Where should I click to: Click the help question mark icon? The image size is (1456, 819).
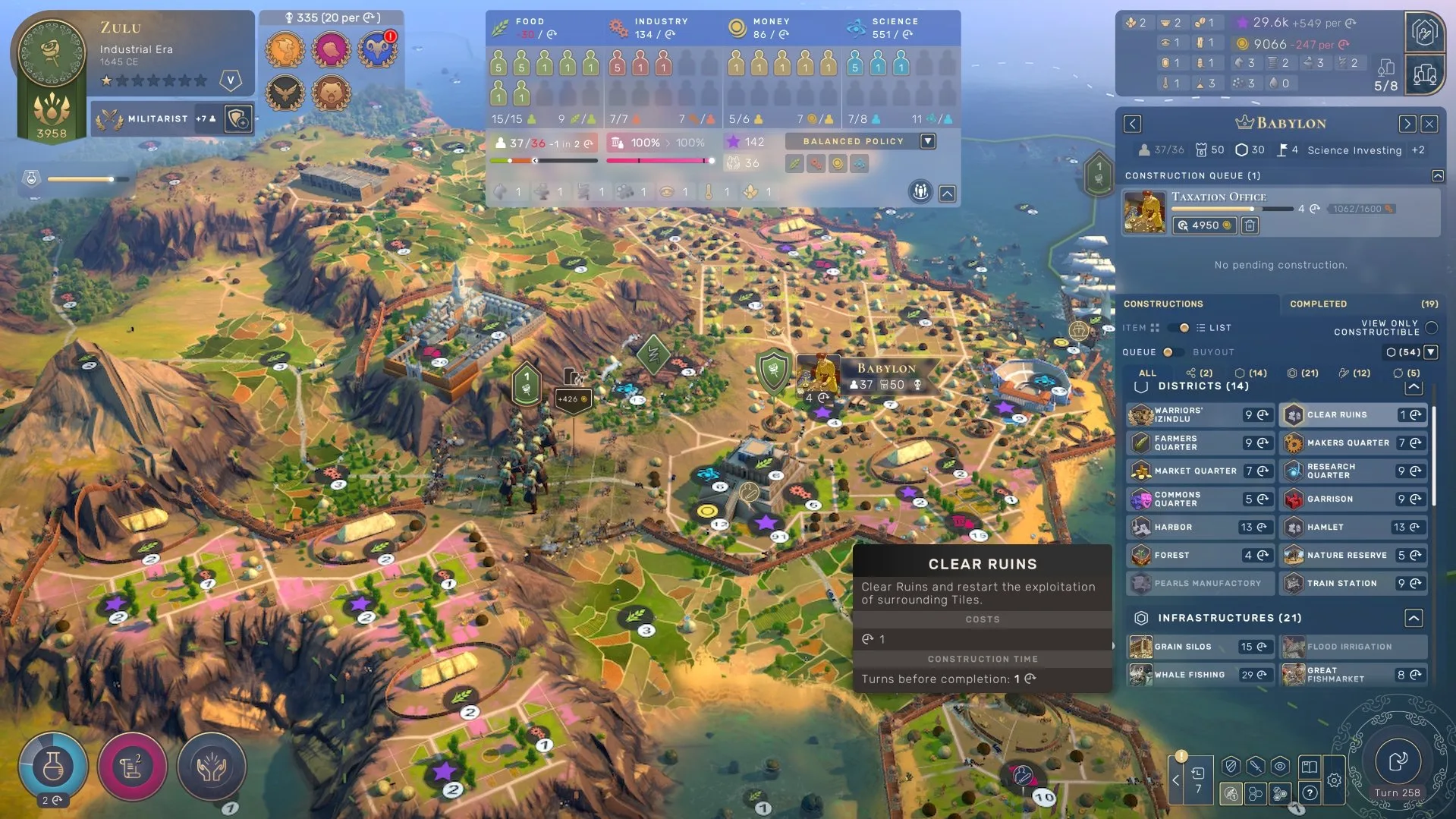point(1310,792)
